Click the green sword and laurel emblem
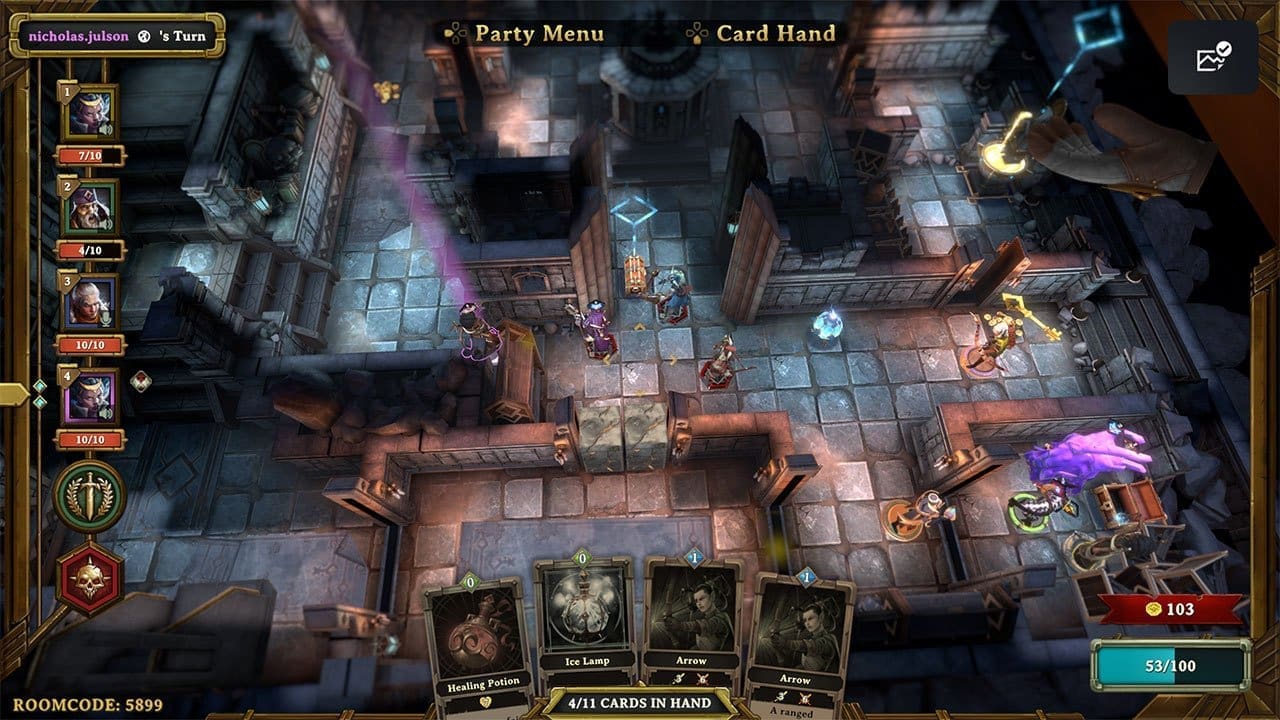 [90, 496]
